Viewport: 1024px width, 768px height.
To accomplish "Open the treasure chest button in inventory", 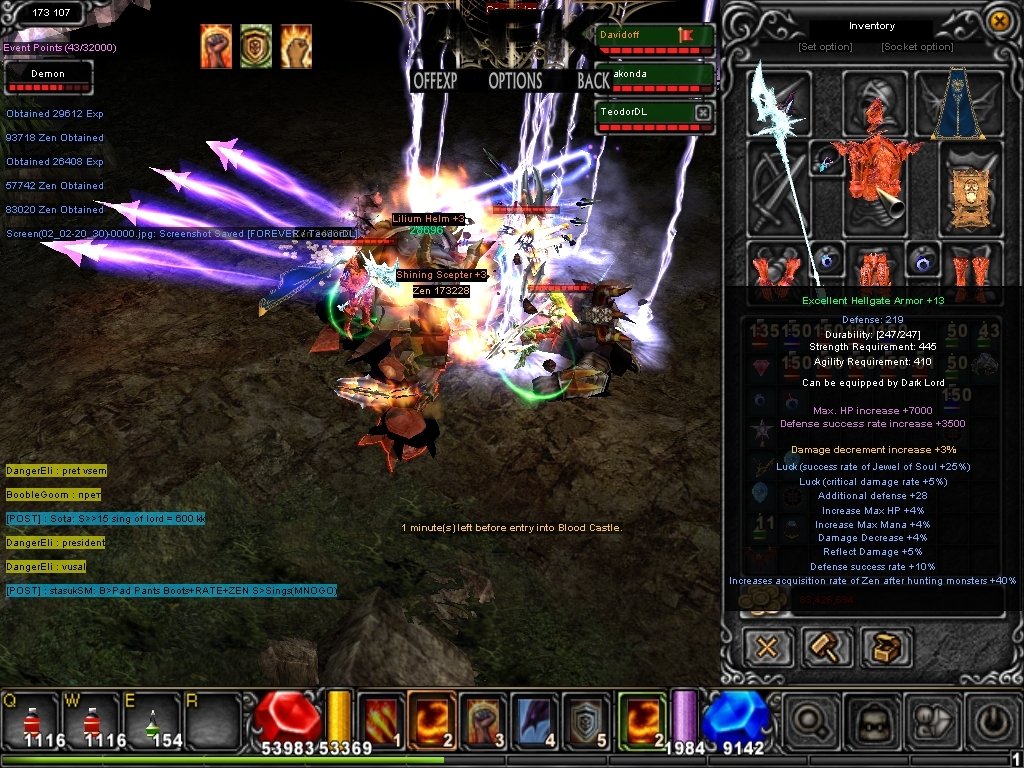I will point(886,647).
